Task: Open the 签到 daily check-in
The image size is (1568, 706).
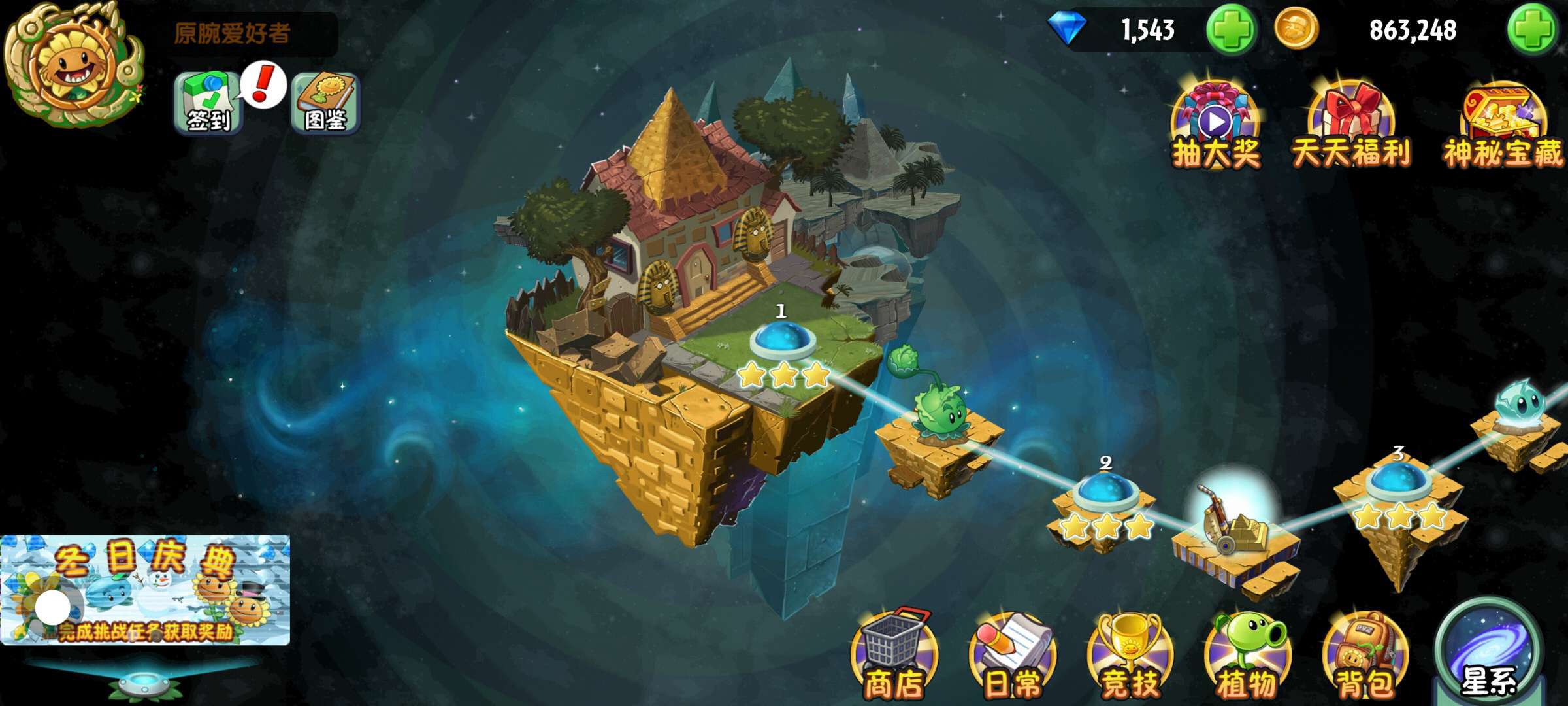Action: [x=208, y=104]
